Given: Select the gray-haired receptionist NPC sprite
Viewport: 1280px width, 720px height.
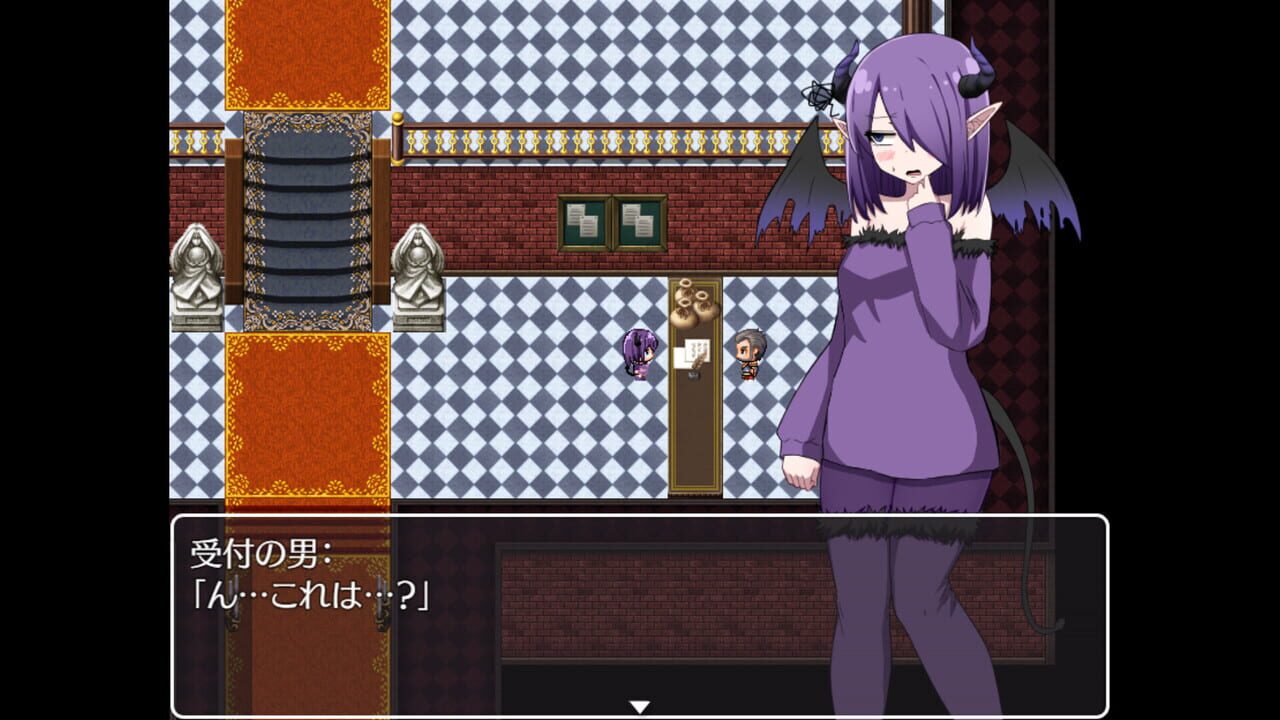Looking at the screenshot, I should (x=748, y=356).
